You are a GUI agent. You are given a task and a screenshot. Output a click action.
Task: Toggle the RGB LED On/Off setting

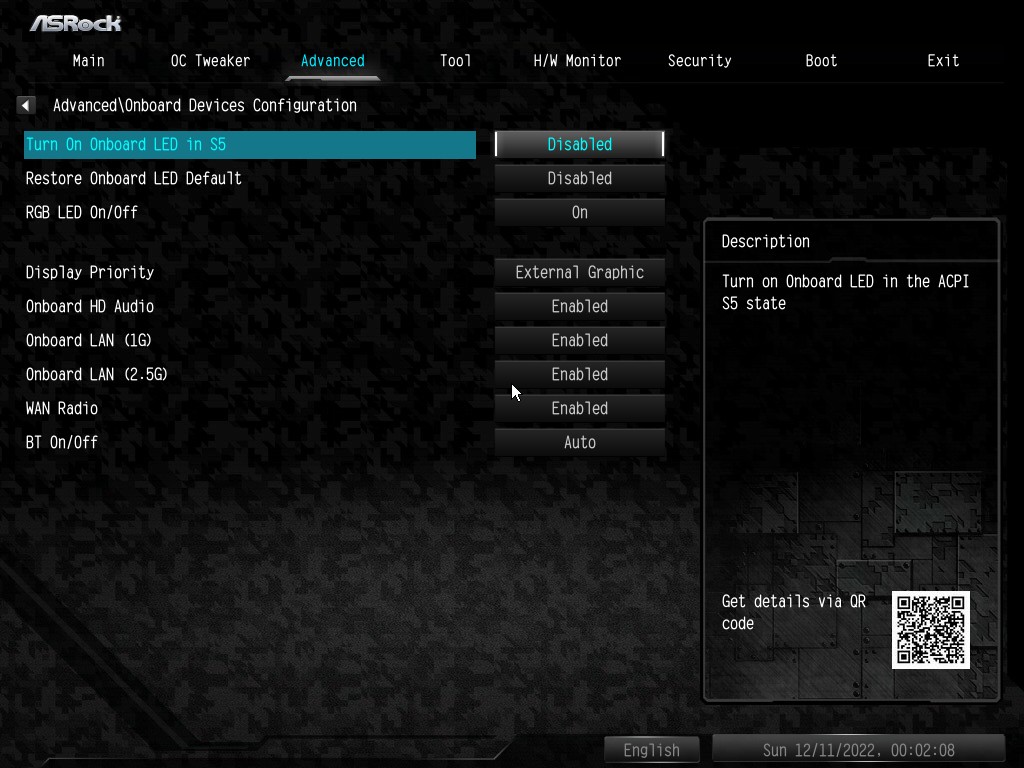pos(580,212)
